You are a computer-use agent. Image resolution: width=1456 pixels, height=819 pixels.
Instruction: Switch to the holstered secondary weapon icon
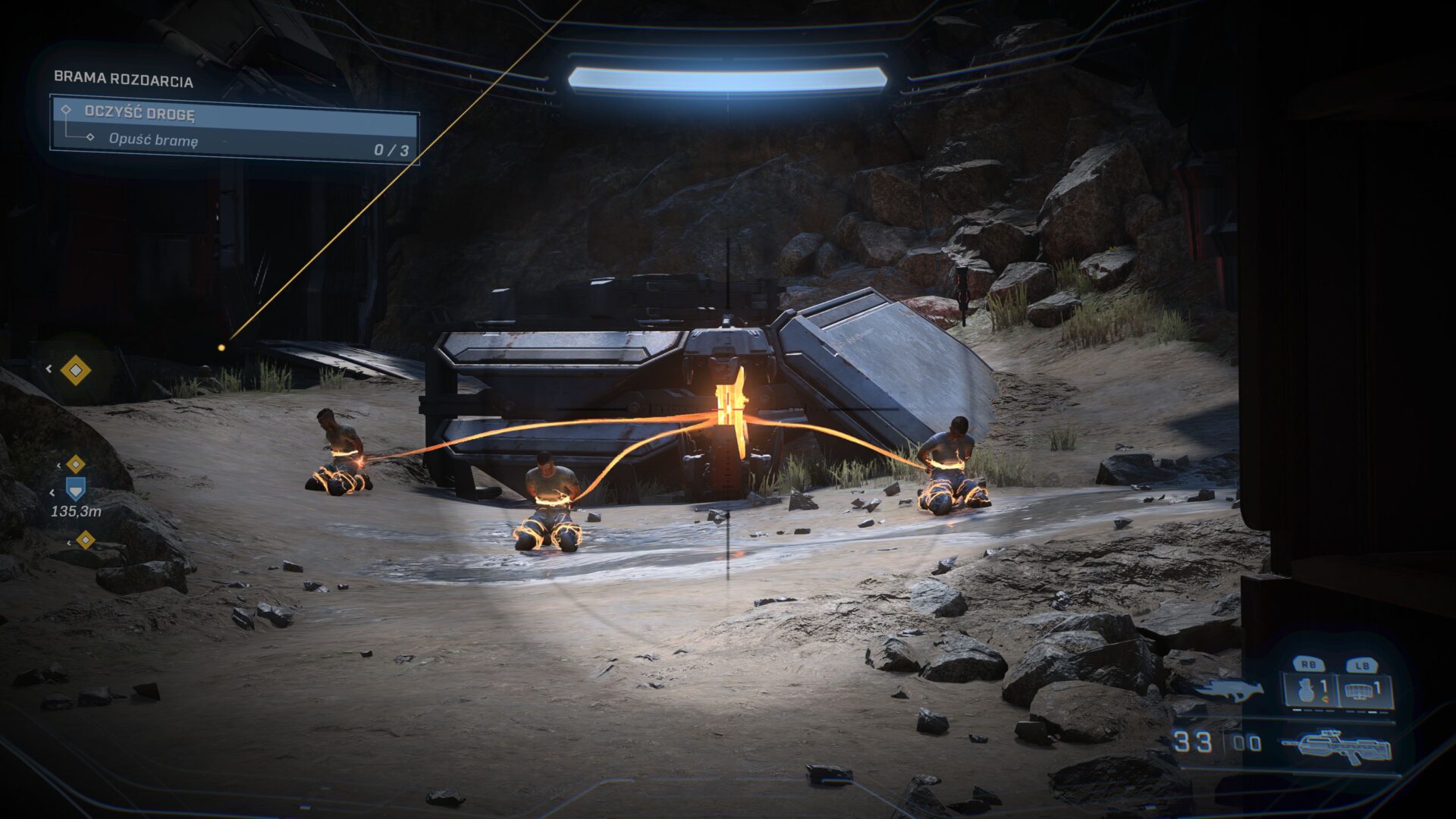[1228, 689]
